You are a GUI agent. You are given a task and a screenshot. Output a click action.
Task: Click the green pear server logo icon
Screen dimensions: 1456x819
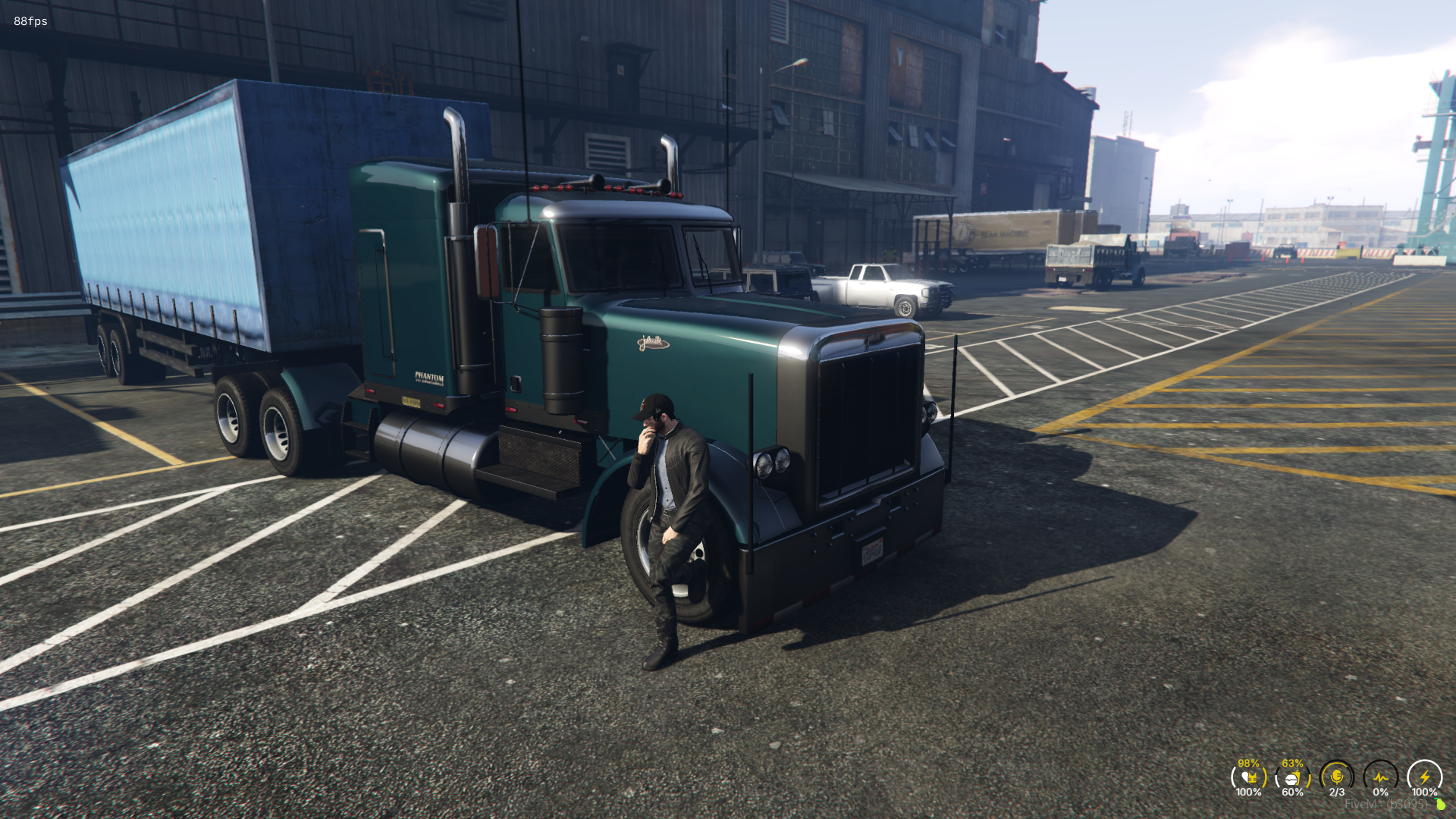tap(1439, 804)
